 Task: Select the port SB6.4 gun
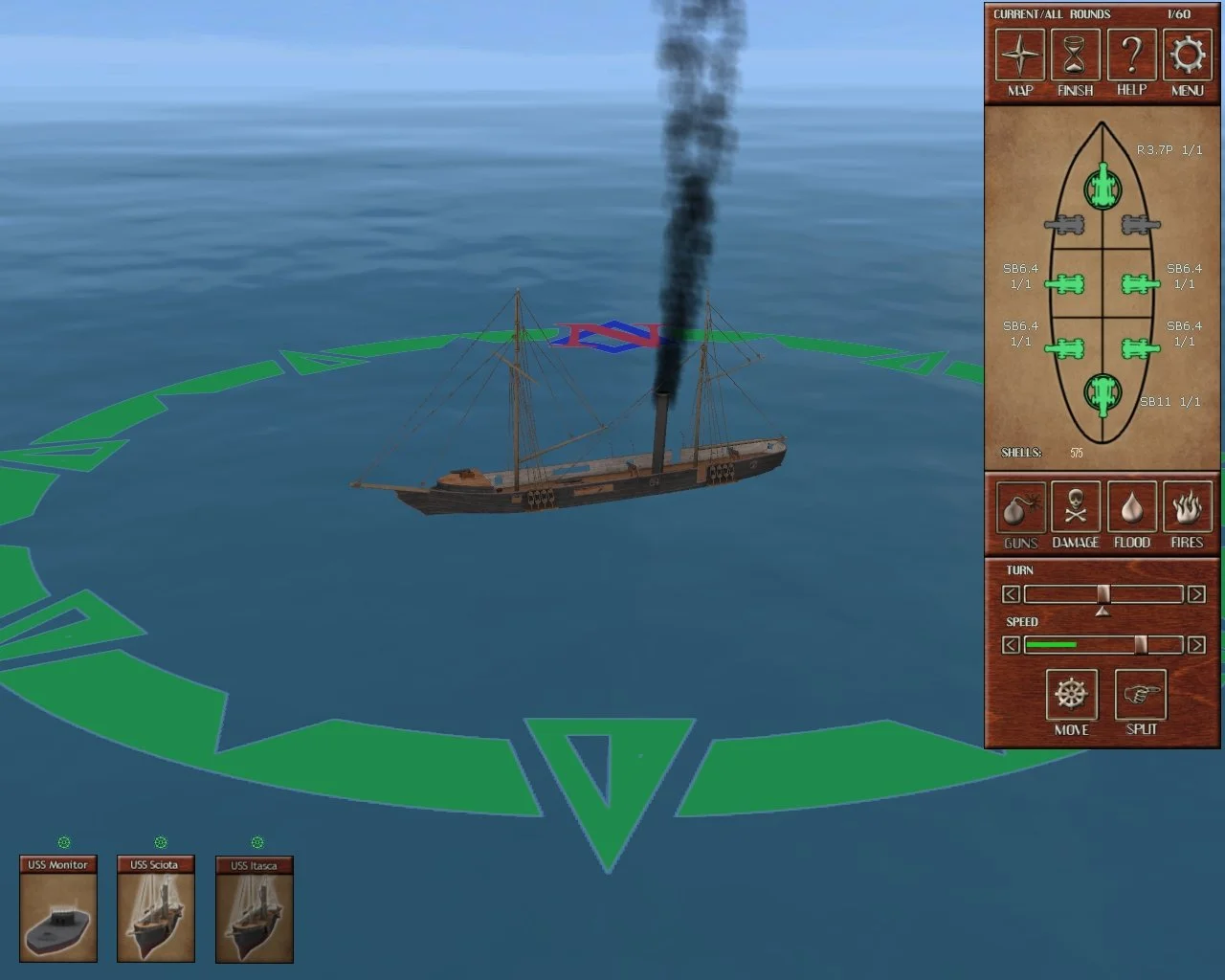coord(1066,283)
